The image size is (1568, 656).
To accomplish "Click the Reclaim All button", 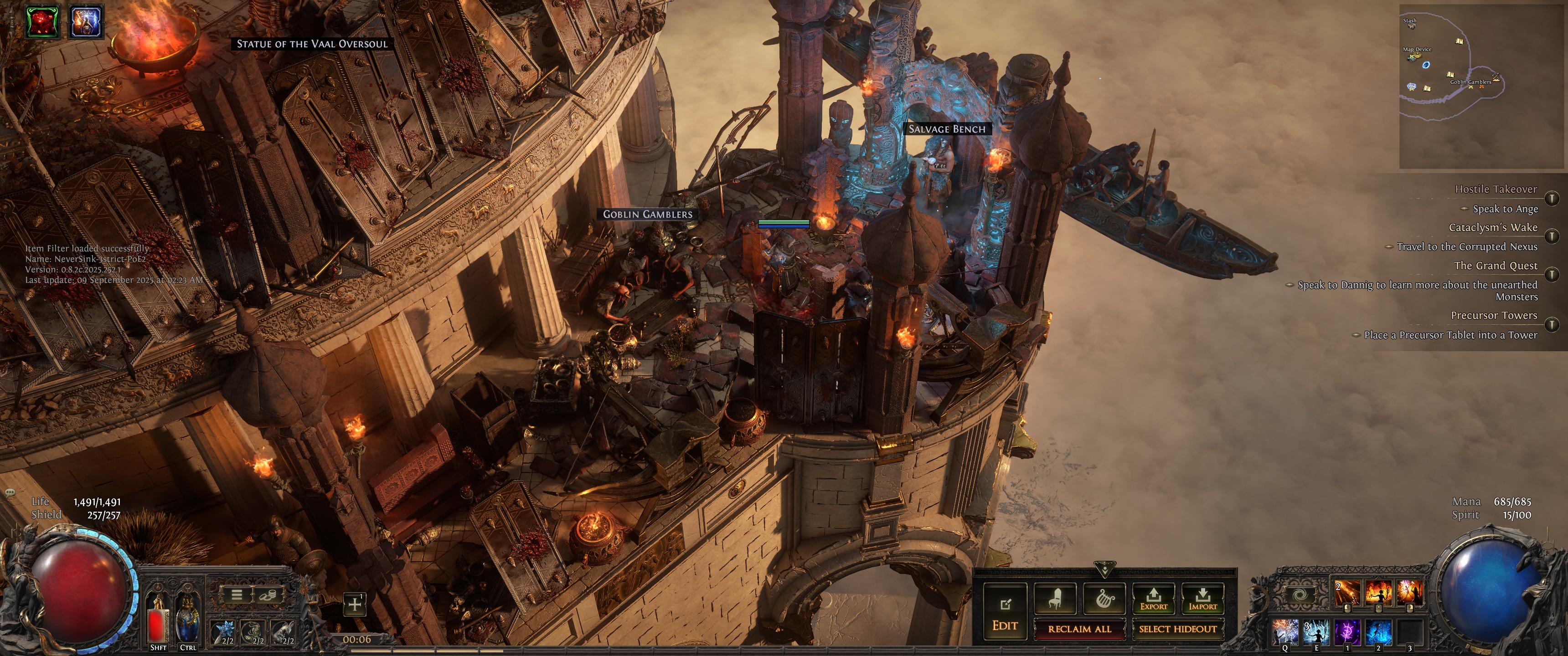I will [x=1079, y=629].
